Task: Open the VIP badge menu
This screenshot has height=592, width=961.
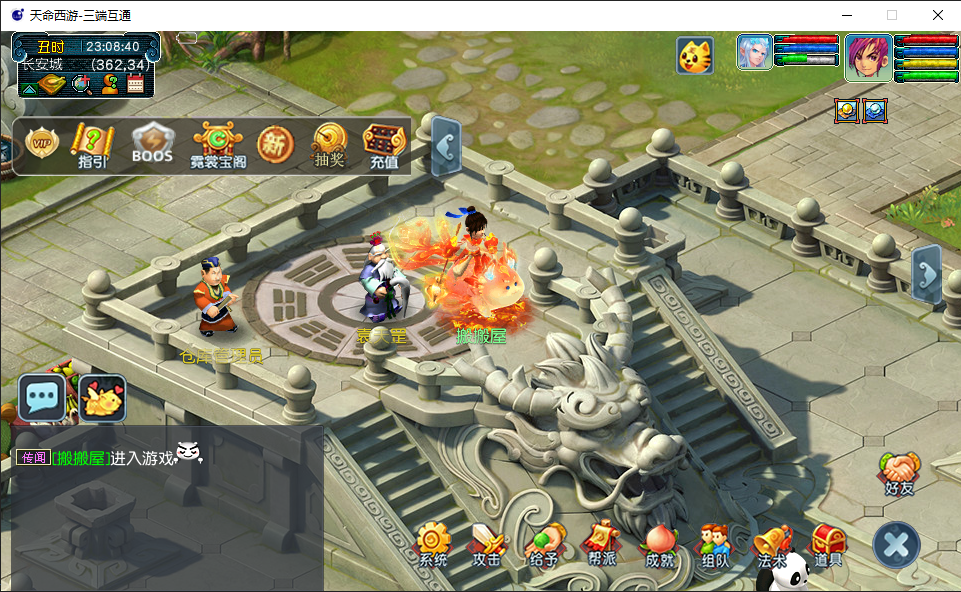Action: click(42, 146)
